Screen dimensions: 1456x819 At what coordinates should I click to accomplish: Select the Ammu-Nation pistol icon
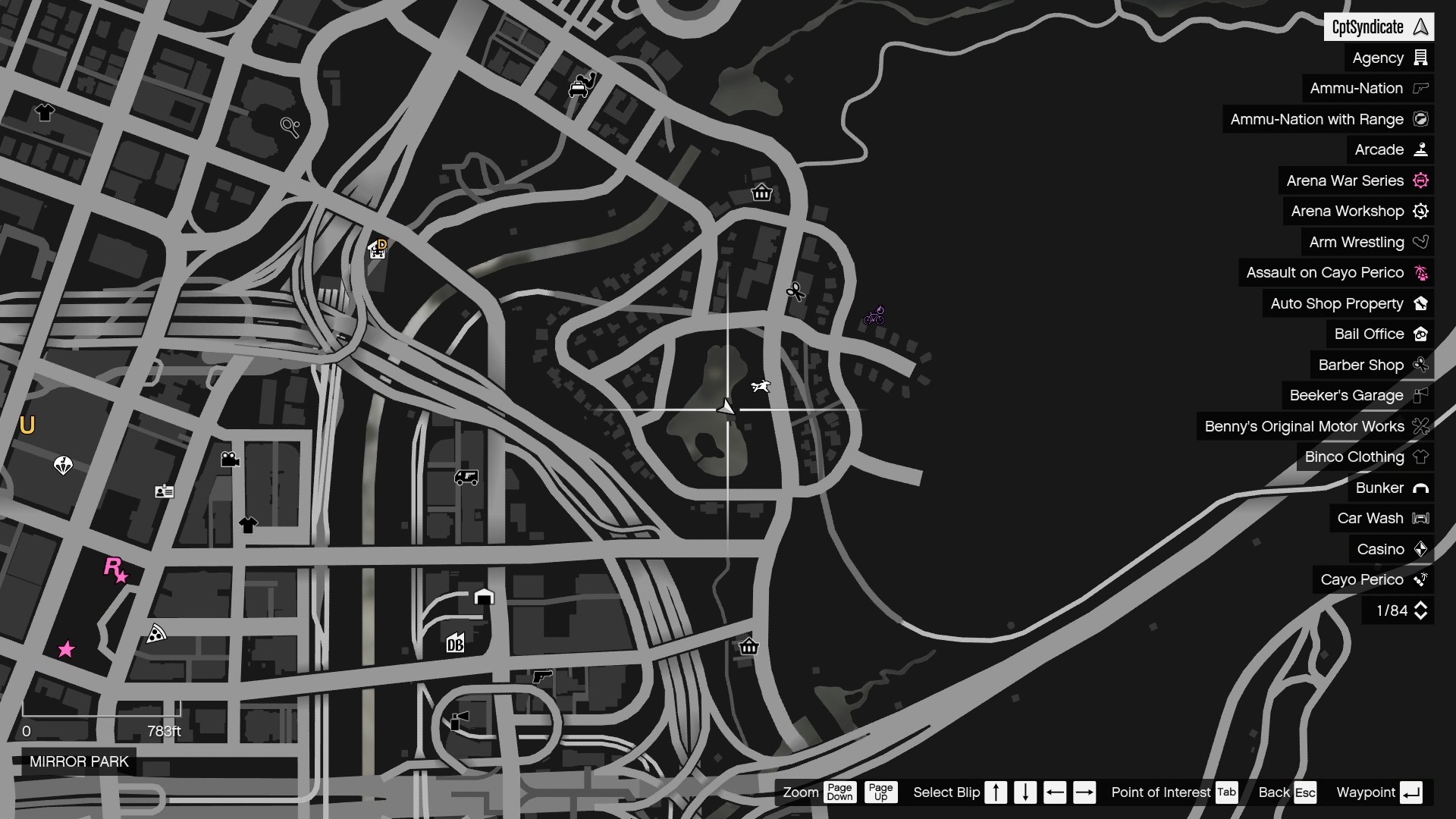(1420, 88)
